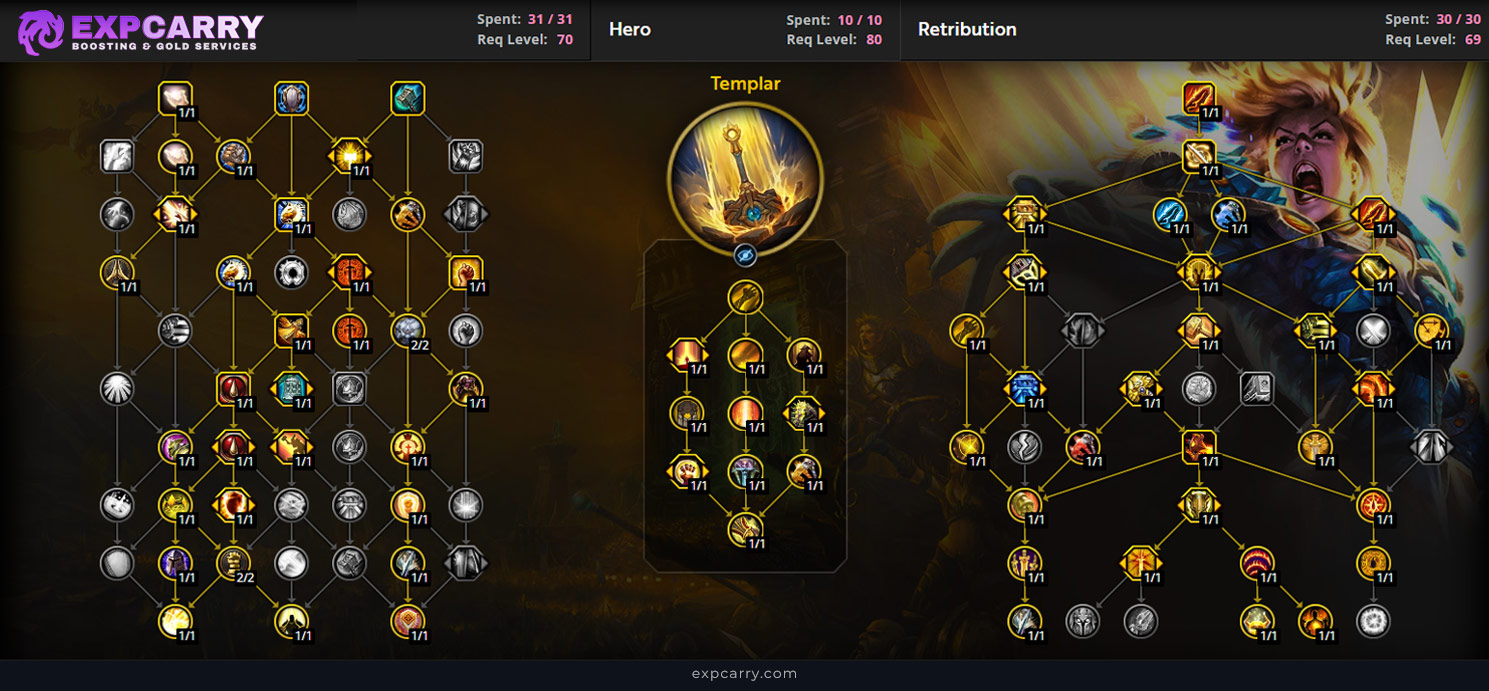Click the red sword talent heading the Retribution tree
This screenshot has height=691, width=1489.
pos(1199,98)
